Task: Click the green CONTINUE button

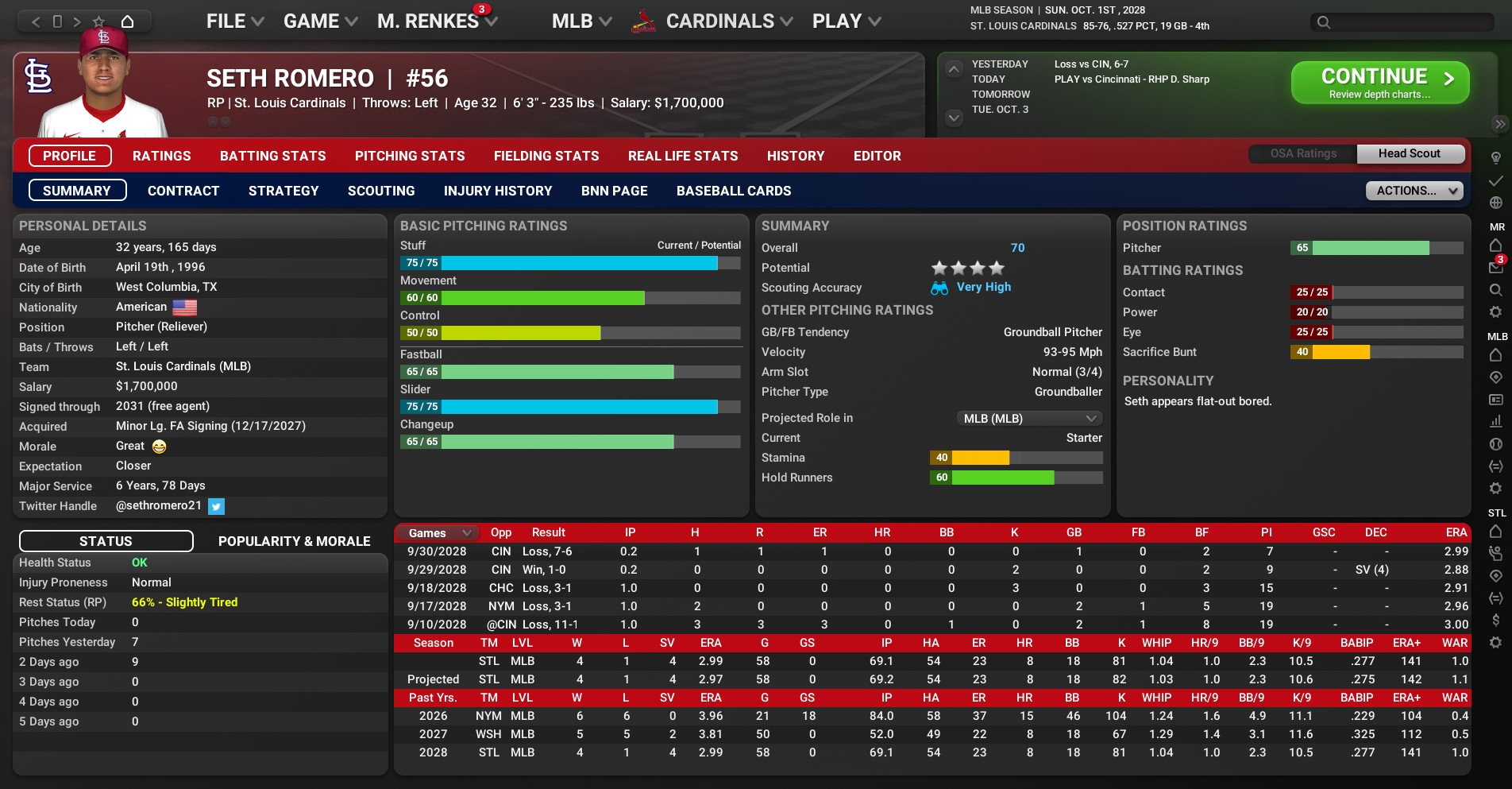Action: click(x=1379, y=83)
